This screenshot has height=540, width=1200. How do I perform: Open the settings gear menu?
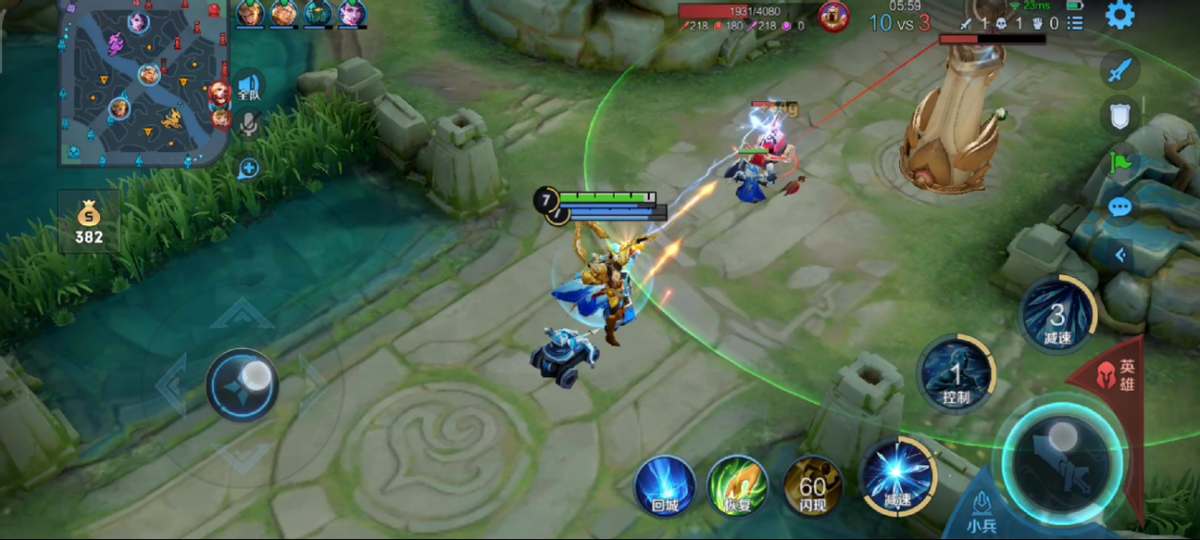pyautogui.click(x=1119, y=15)
